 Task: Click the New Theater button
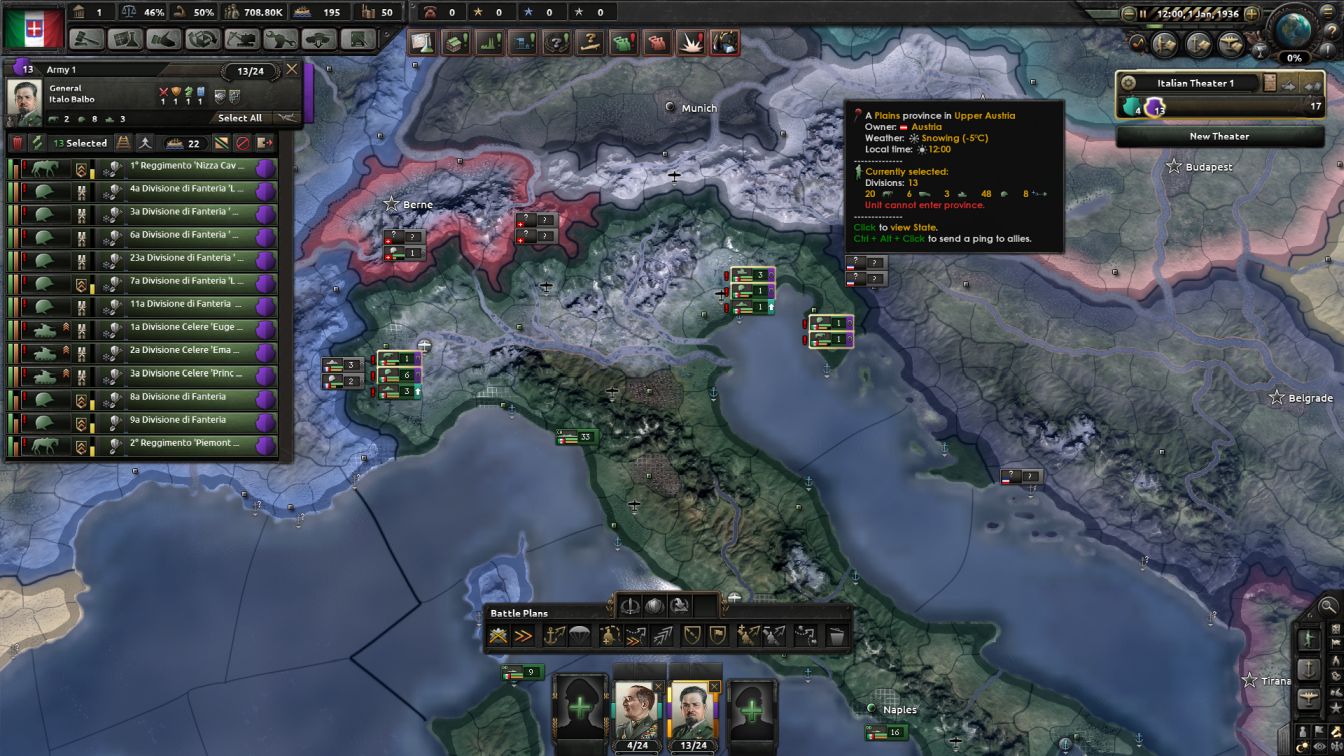pyautogui.click(x=1218, y=136)
